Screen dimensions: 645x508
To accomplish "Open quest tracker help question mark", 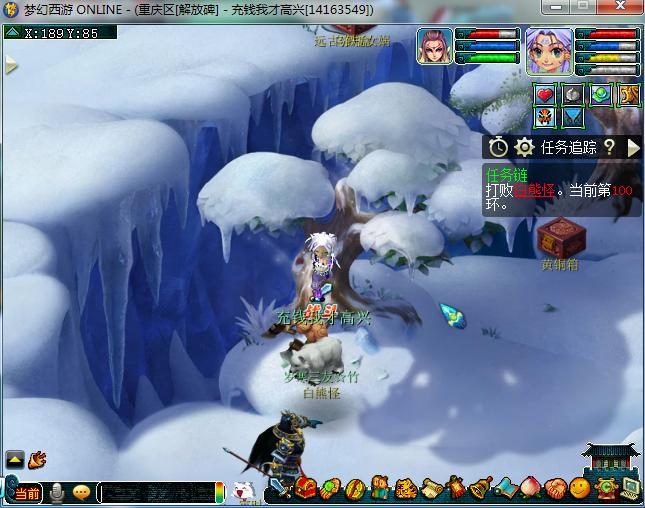I will (608, 147).
